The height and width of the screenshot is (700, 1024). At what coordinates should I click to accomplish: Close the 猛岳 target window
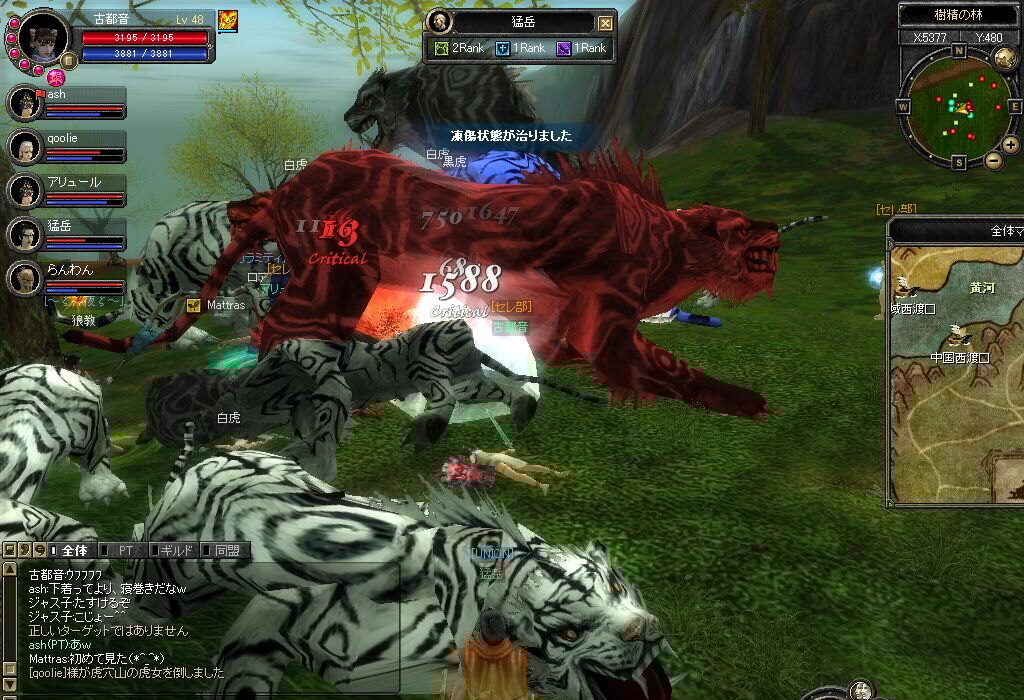pyautogui.click(x=605, y=23)
